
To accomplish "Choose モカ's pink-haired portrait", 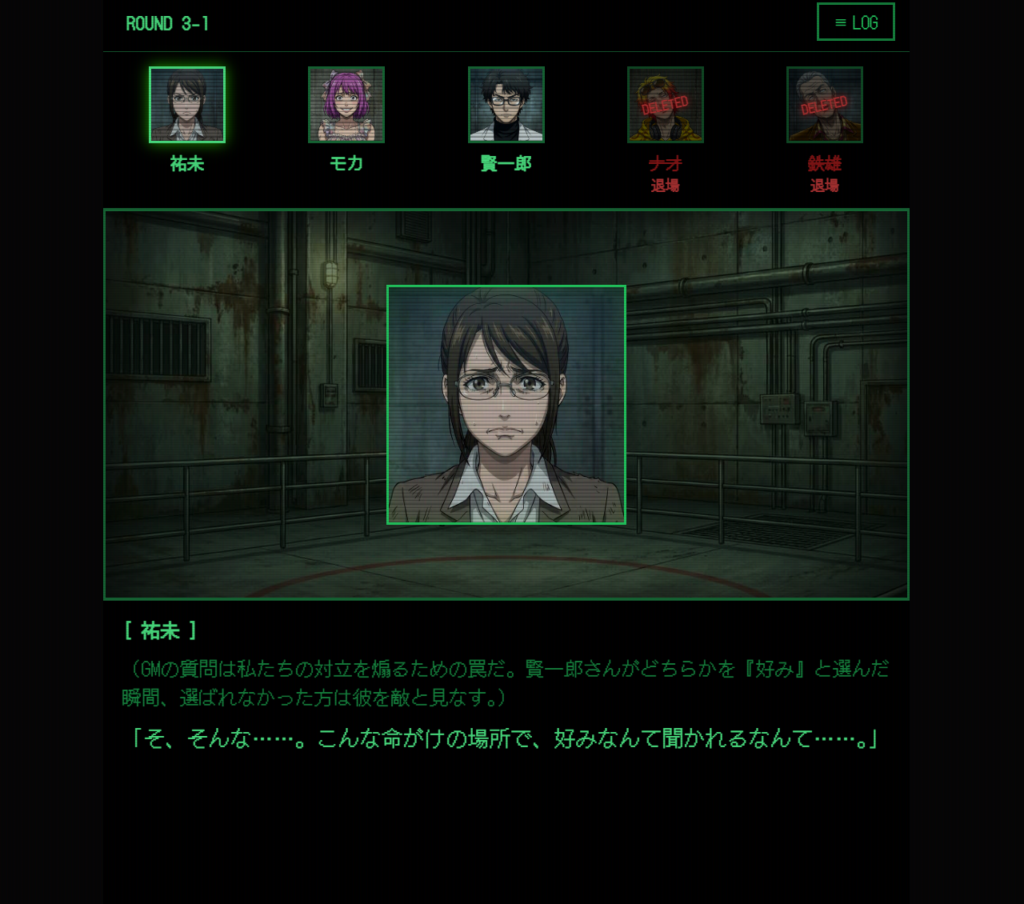I will (346, 105).
